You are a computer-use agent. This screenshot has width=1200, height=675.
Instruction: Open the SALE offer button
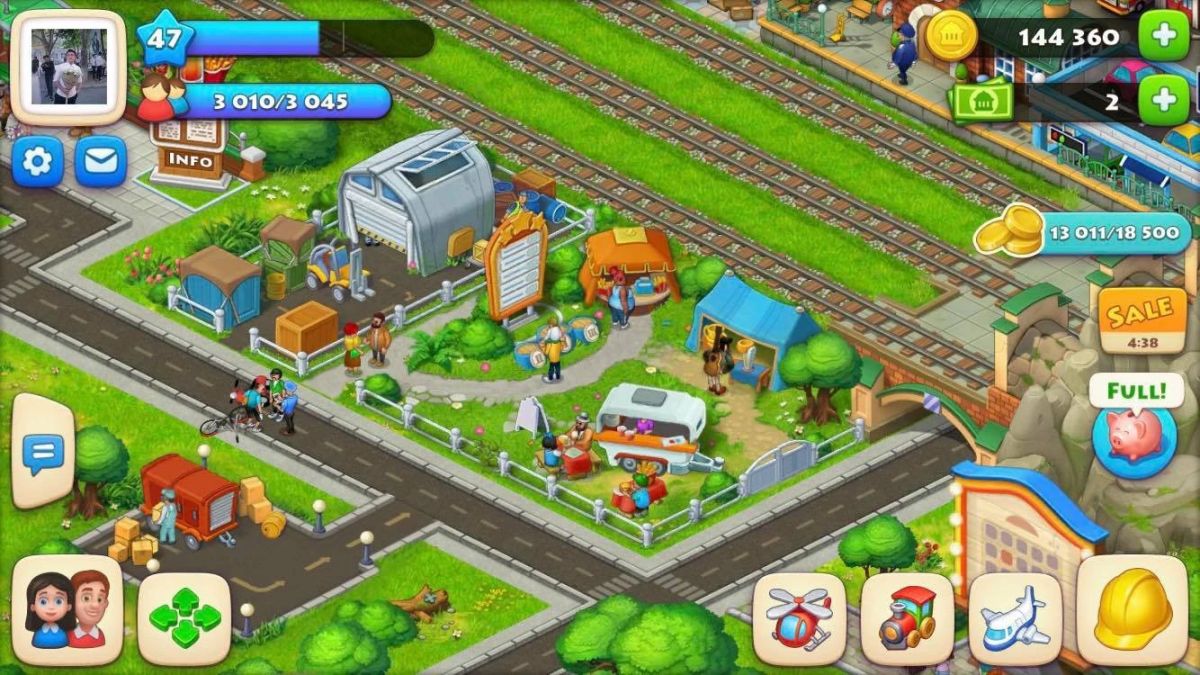[x=1142, y=320]
